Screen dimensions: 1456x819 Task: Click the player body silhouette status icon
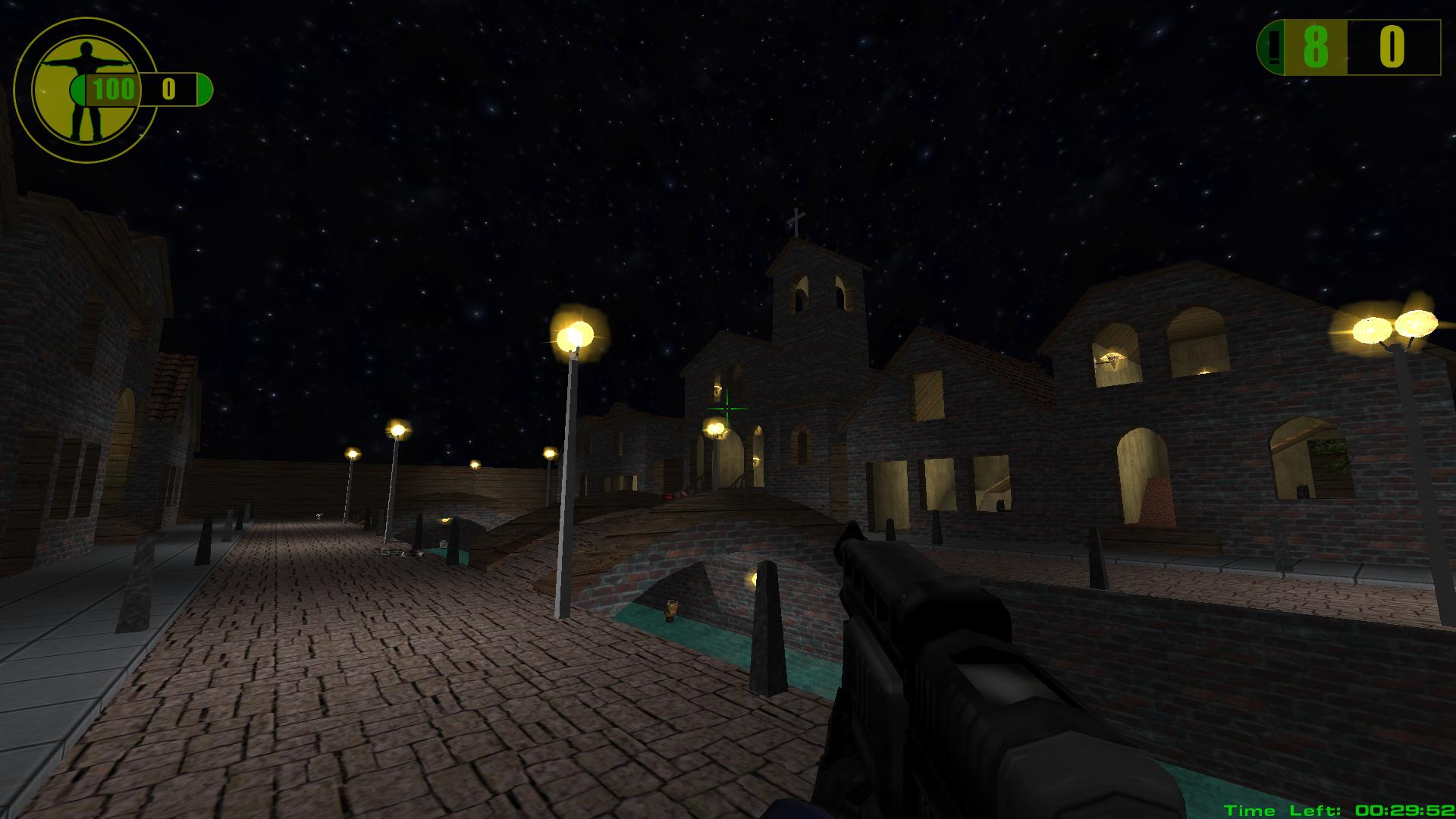85,89
